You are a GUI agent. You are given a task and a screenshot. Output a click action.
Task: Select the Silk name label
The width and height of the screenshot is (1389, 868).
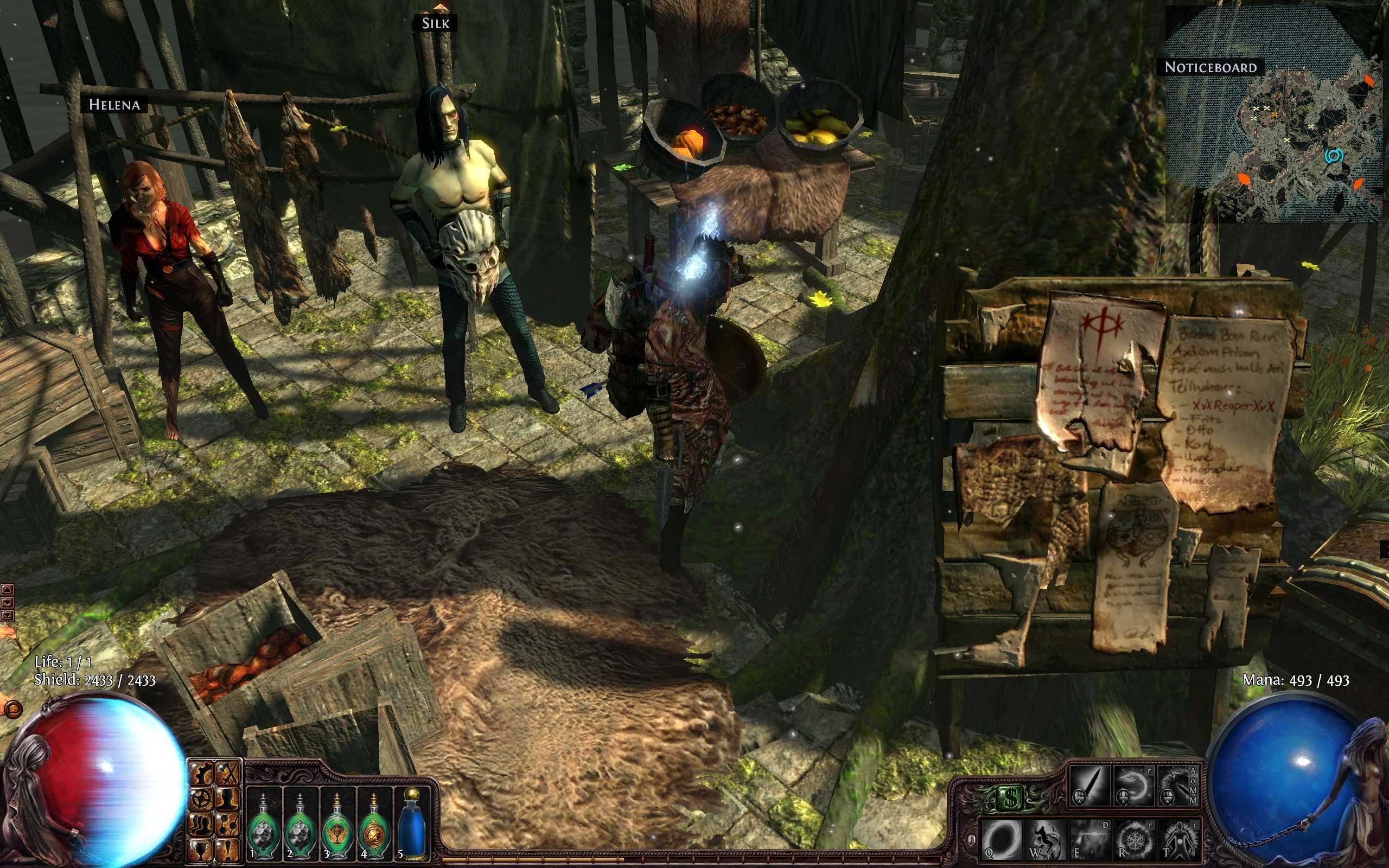tap(436, 23)
